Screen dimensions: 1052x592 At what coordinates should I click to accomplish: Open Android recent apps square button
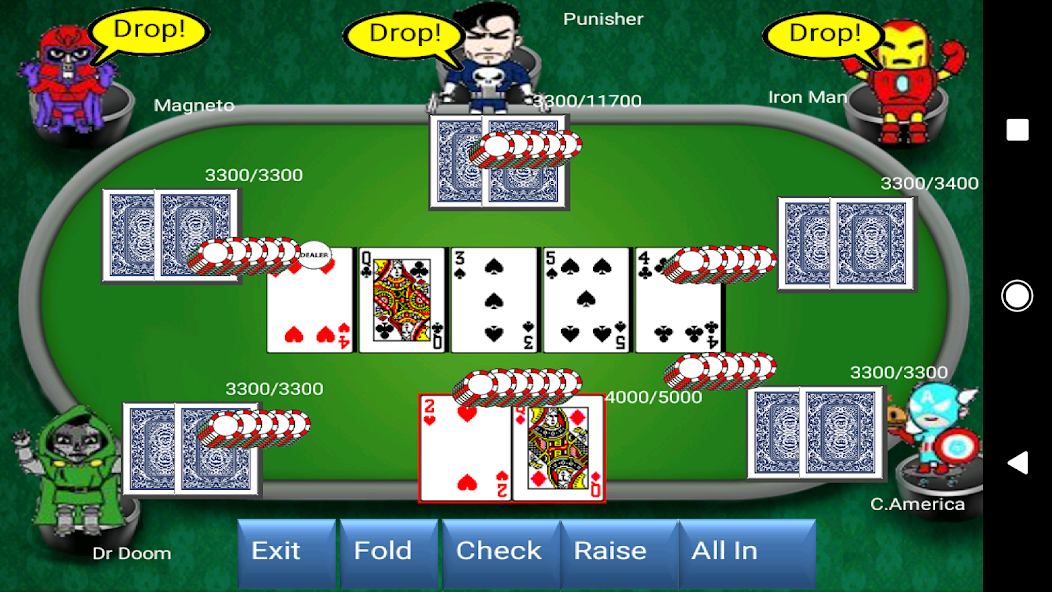coord(1017,130)
